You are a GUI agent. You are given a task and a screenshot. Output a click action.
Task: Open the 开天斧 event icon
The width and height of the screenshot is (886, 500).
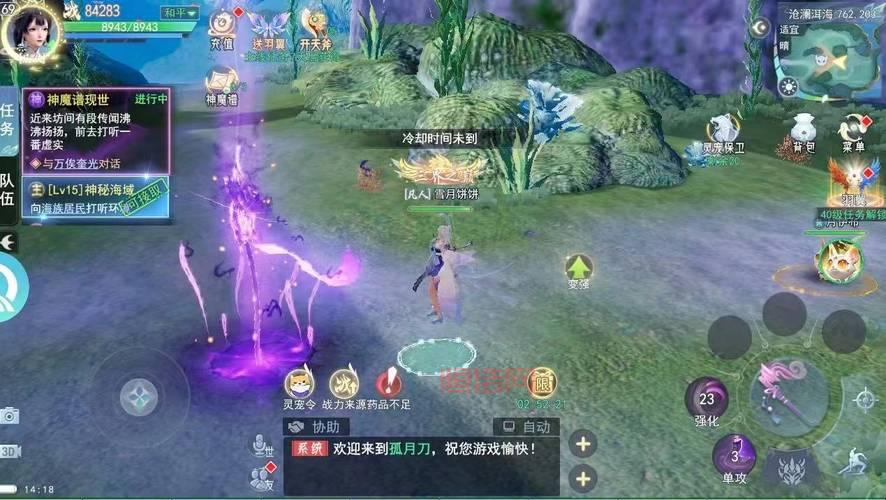[x=316, y=27]
